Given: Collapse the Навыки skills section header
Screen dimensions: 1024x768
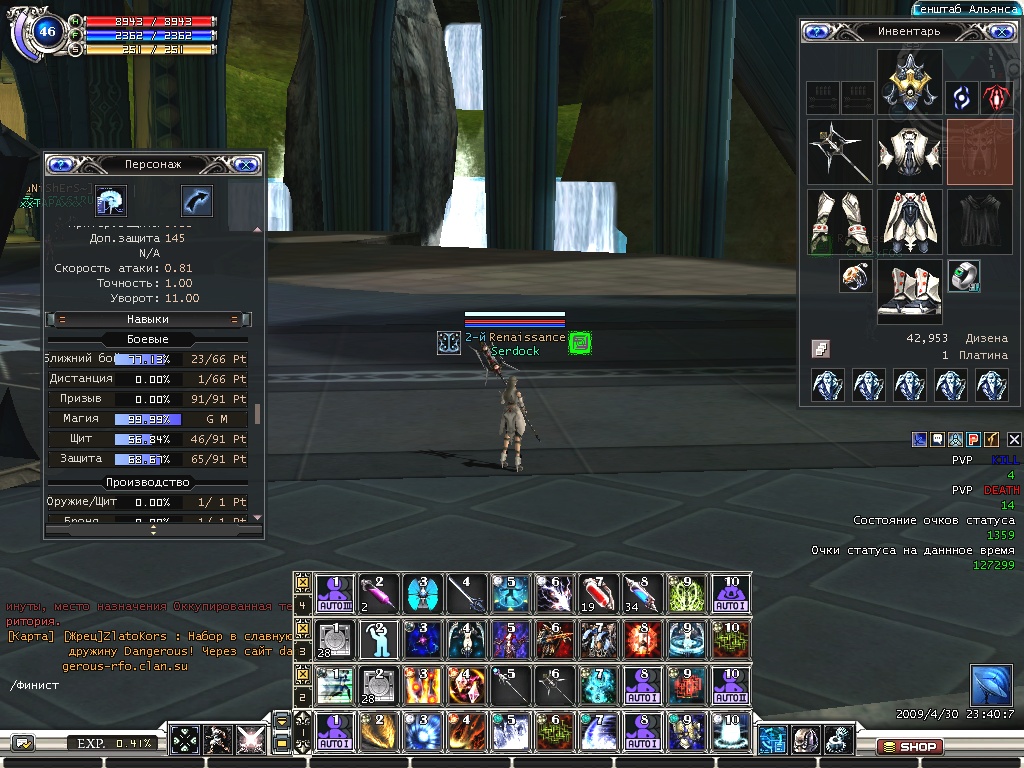Looking at the screenshot, I should coord(148,319).
